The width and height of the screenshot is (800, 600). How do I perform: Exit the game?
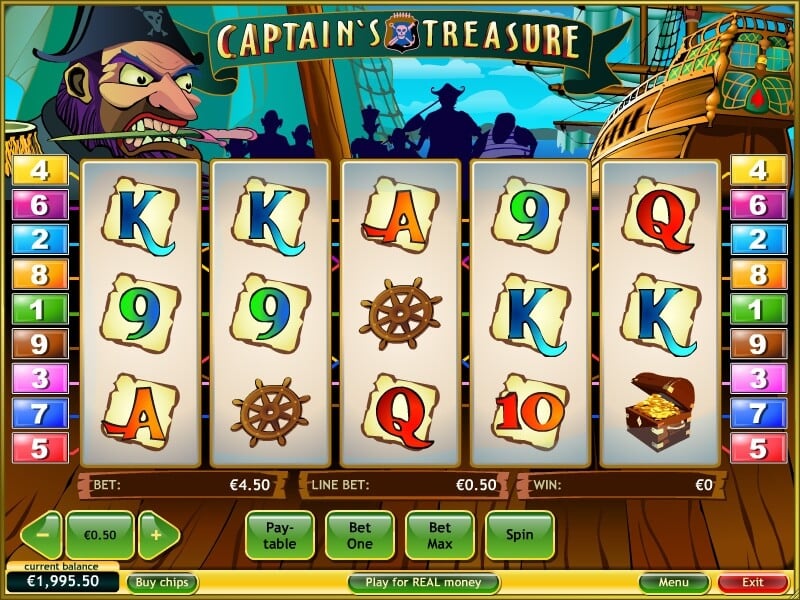752,582
